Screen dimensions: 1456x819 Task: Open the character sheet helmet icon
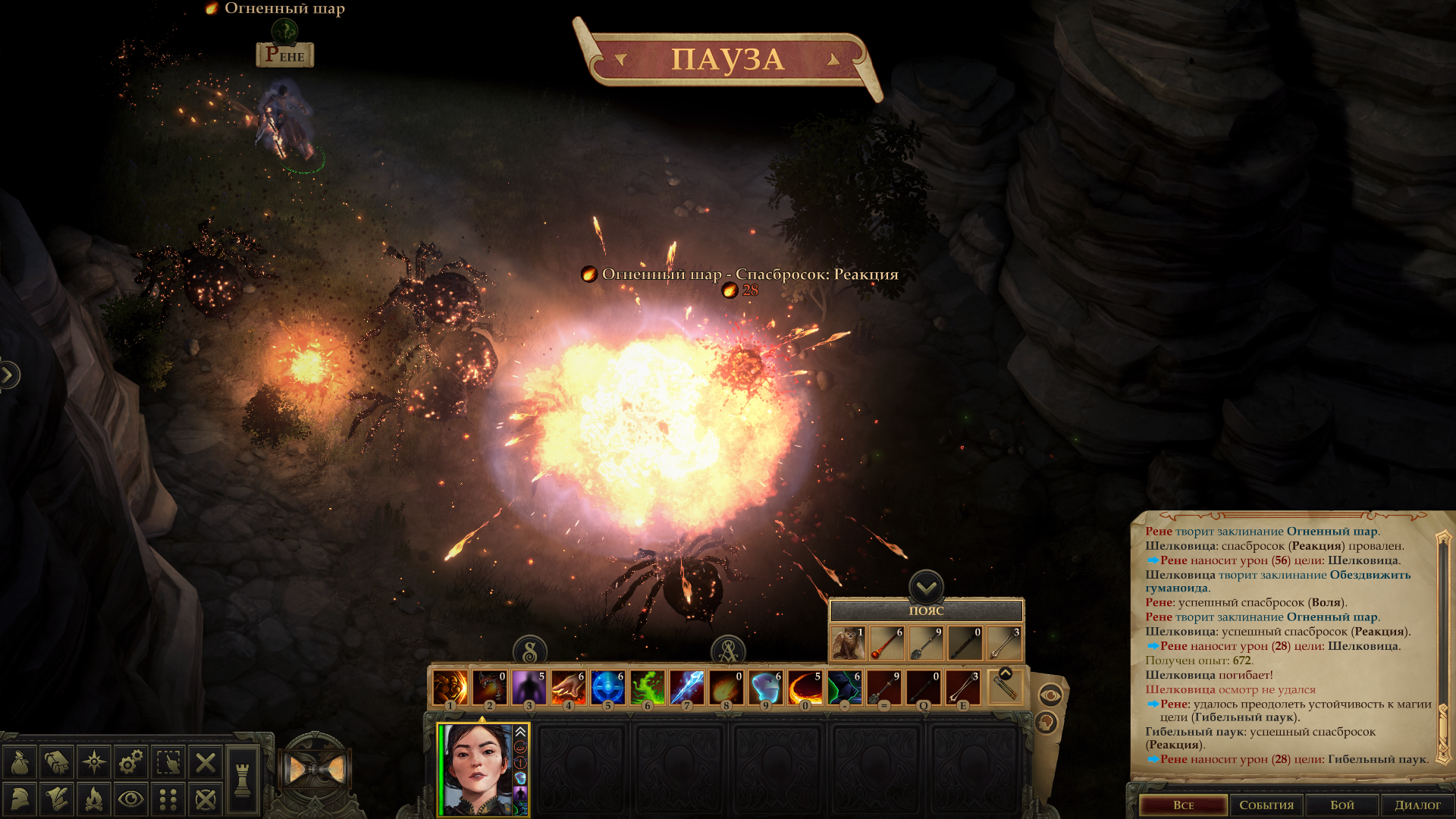click(x=20, y=799)
